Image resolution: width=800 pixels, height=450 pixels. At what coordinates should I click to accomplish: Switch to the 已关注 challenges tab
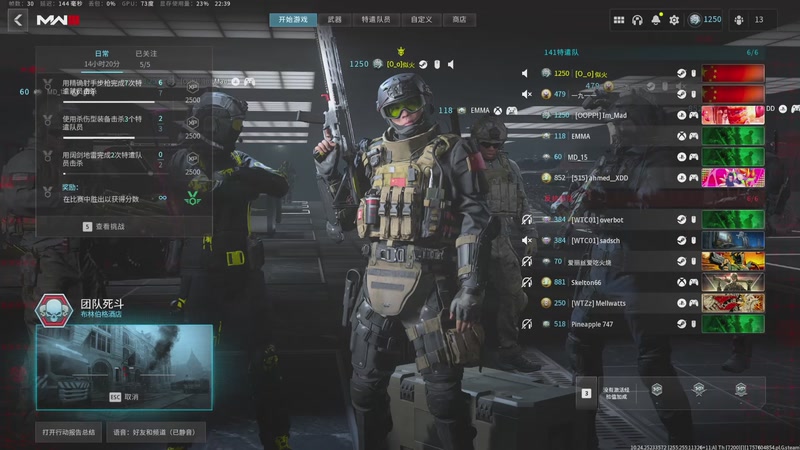(146, 53)
